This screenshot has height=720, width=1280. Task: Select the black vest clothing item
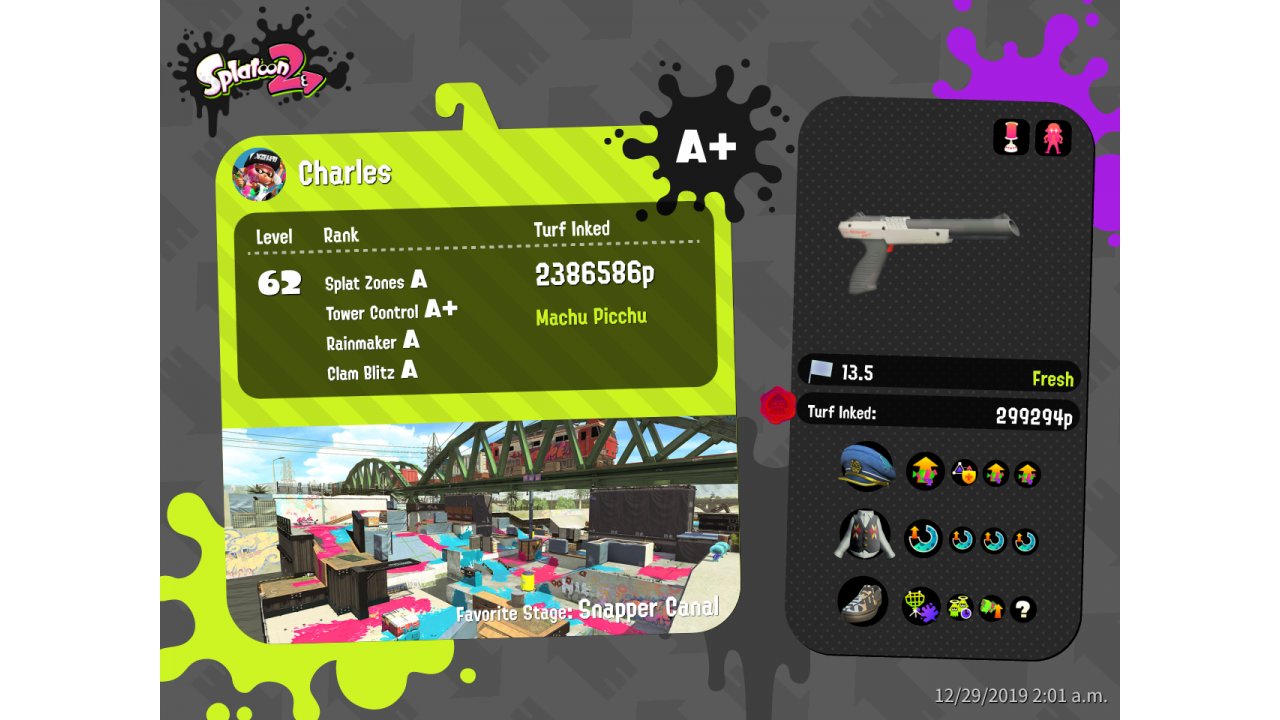863,535
